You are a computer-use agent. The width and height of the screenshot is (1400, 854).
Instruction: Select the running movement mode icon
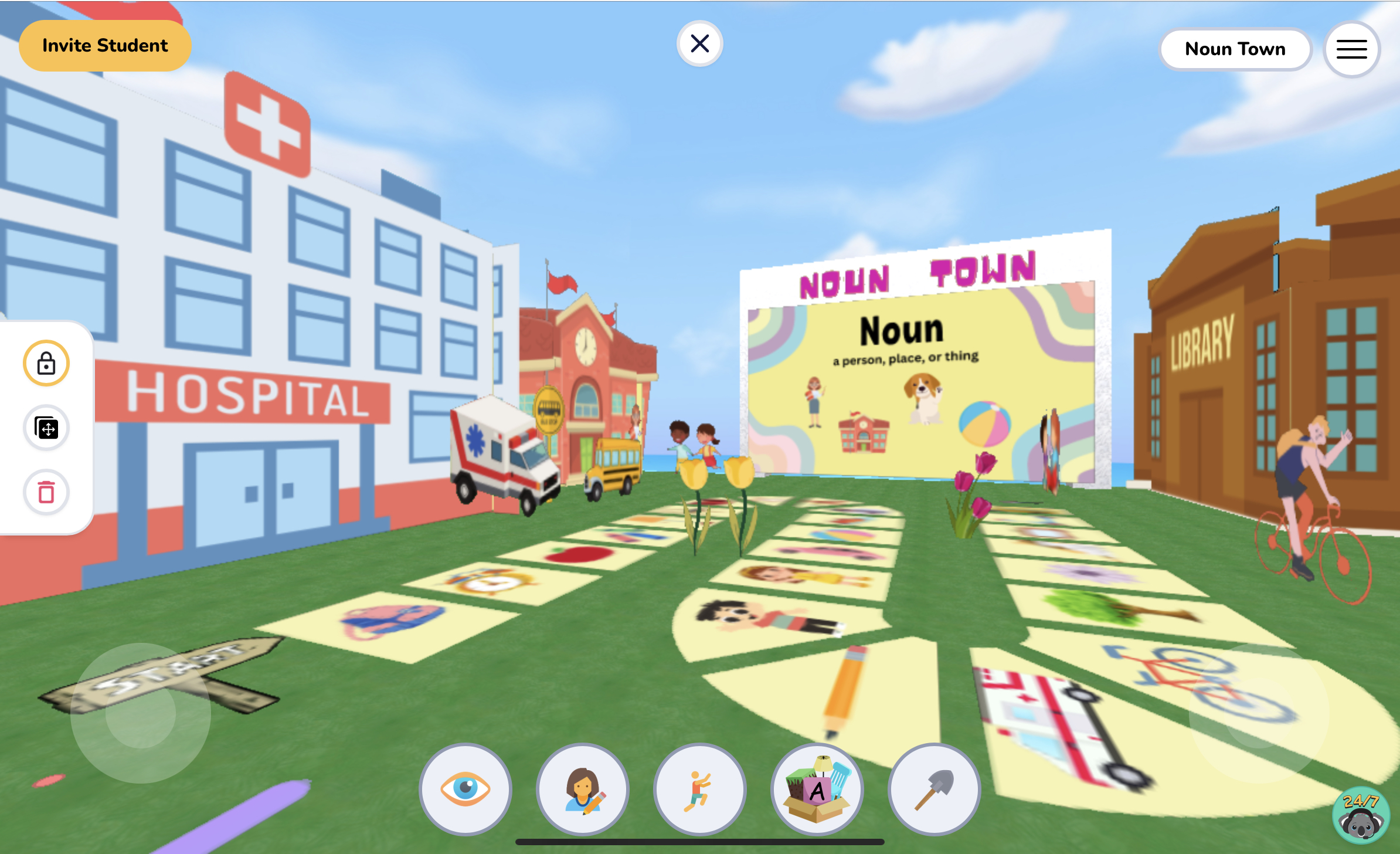[698, 790]
